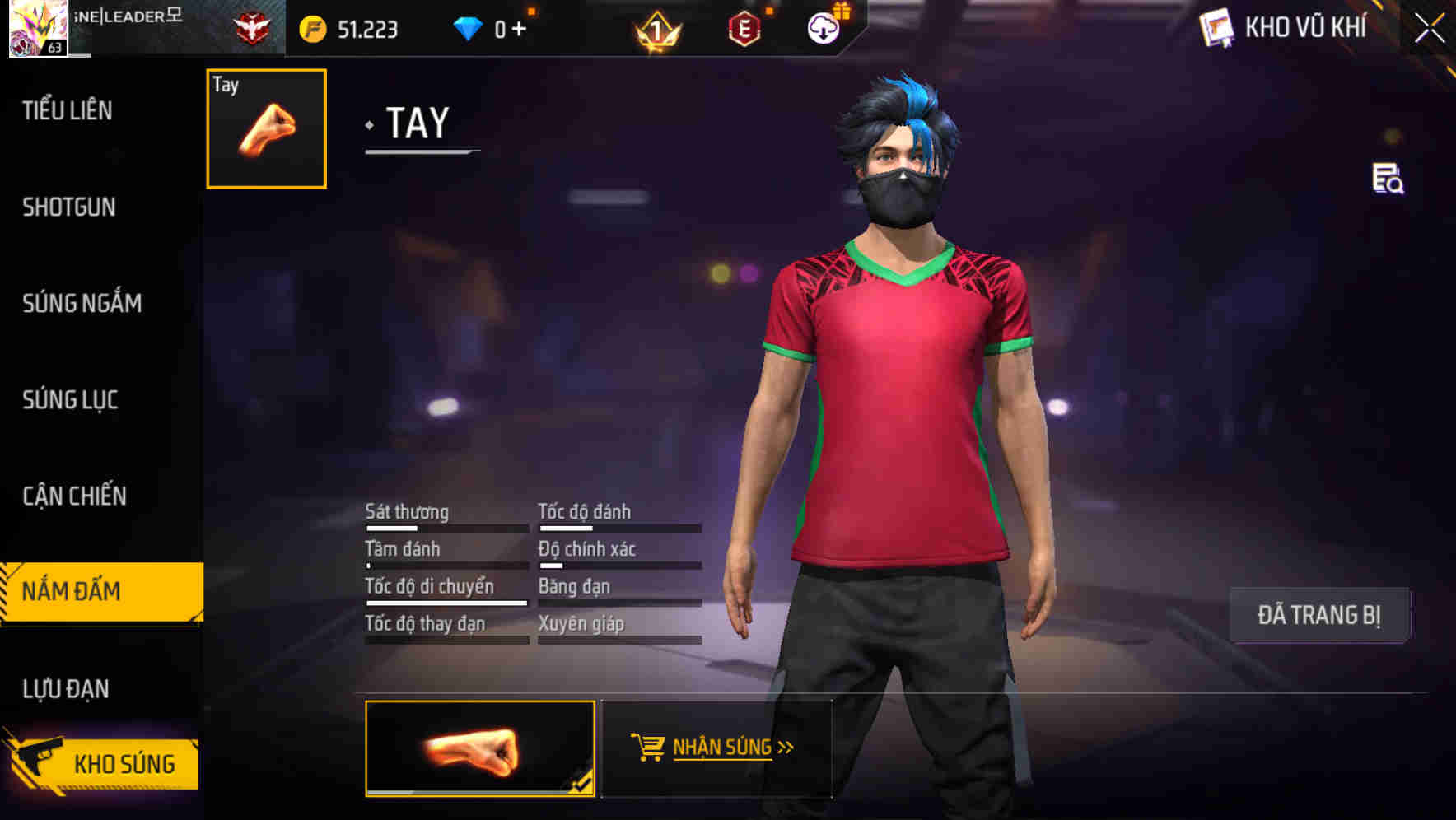The width and height of the screenshot is (1456, 820).
Task: Open the LỰU ĐẠN category
Action: click(x=67, y=688)
